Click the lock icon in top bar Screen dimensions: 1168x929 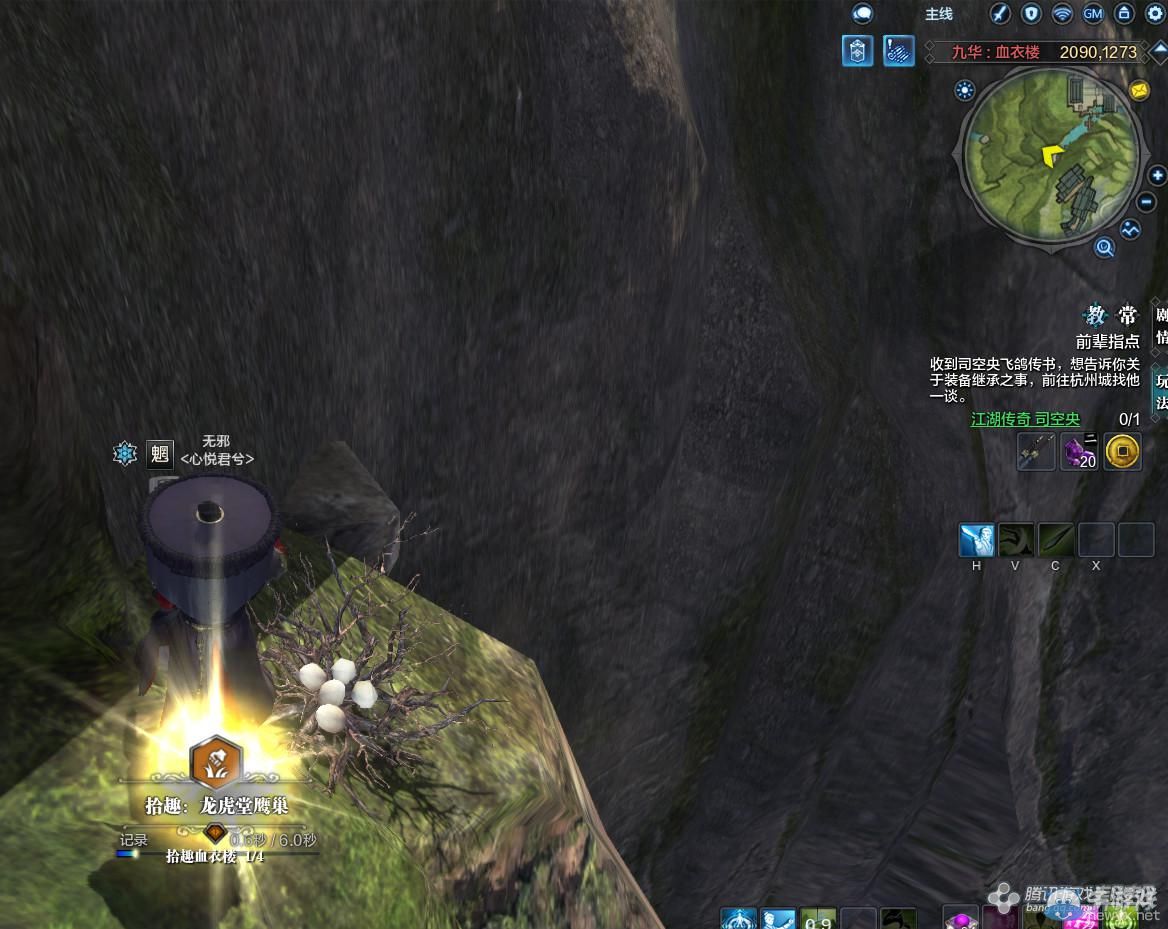(1124, 14)
